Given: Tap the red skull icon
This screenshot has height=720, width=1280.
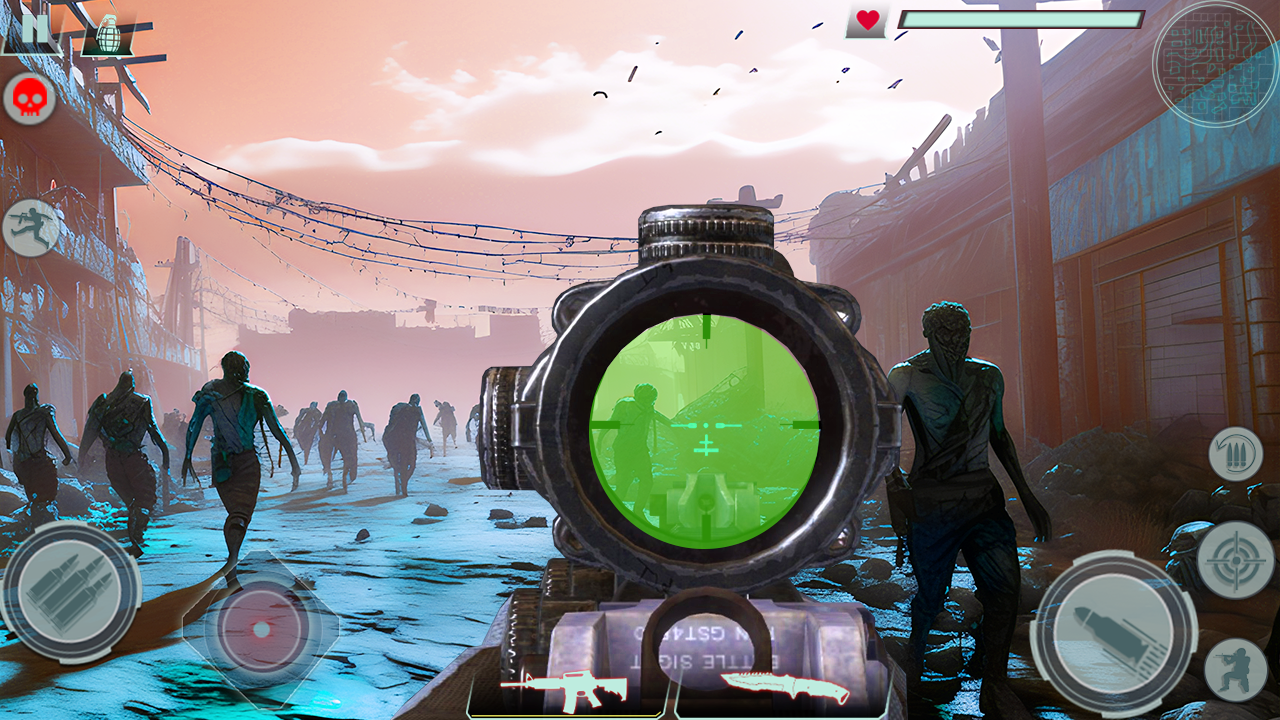Looking at the screenshot, I should 30,99.
